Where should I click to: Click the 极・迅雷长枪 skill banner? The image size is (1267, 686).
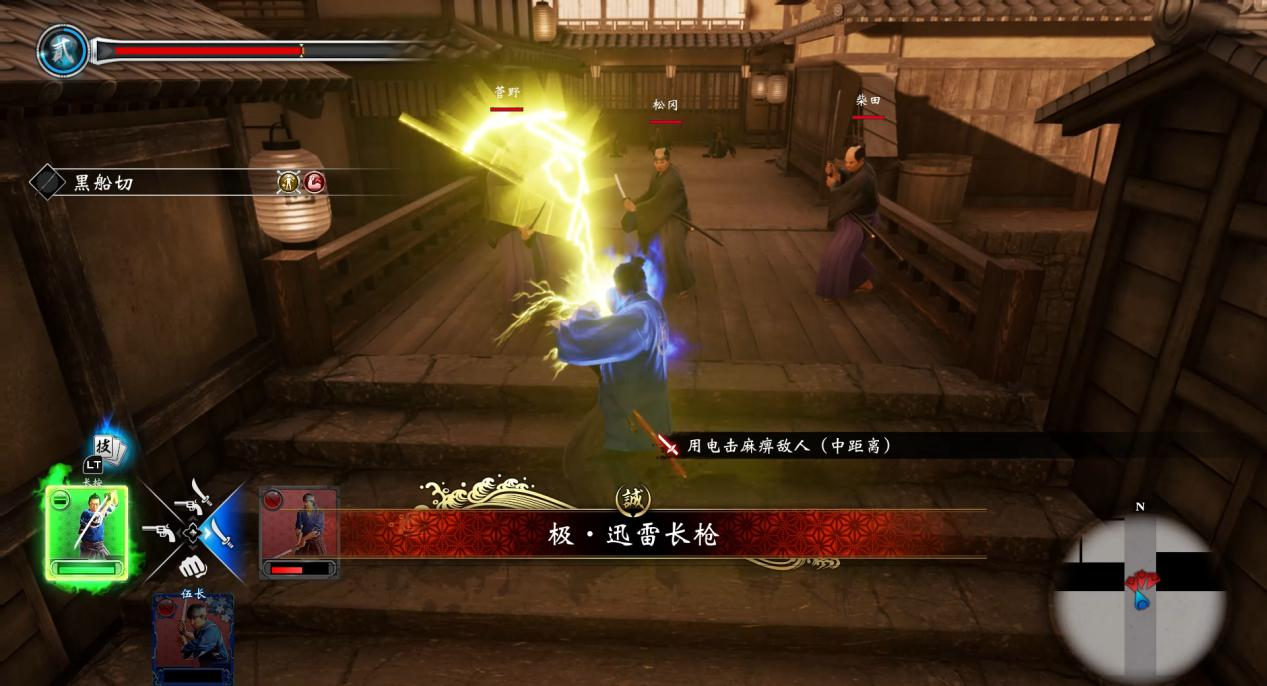[634, 535]
